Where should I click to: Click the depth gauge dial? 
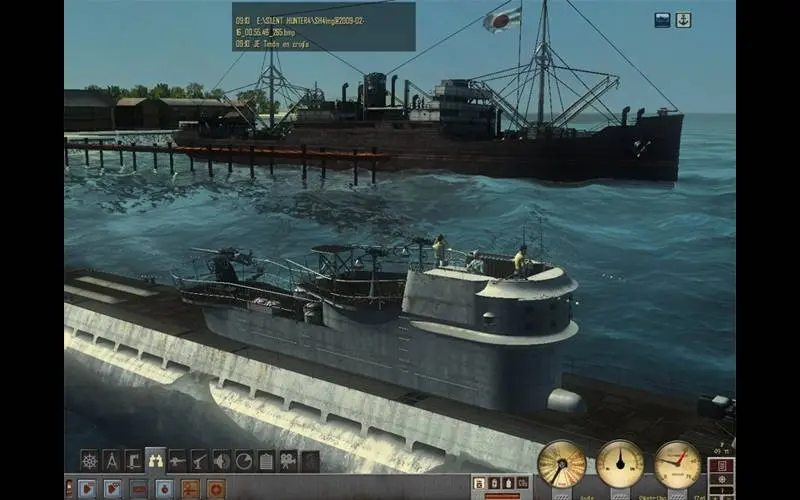[678, 463]
